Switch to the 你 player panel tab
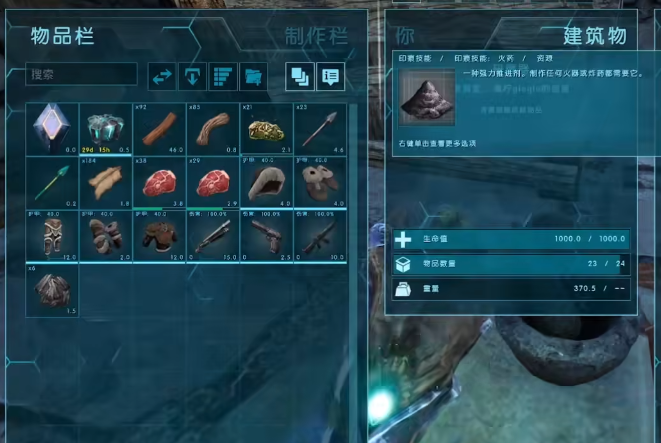Viewport: 661px width, 443px height. pyautogui.click(x=405, y=37)
